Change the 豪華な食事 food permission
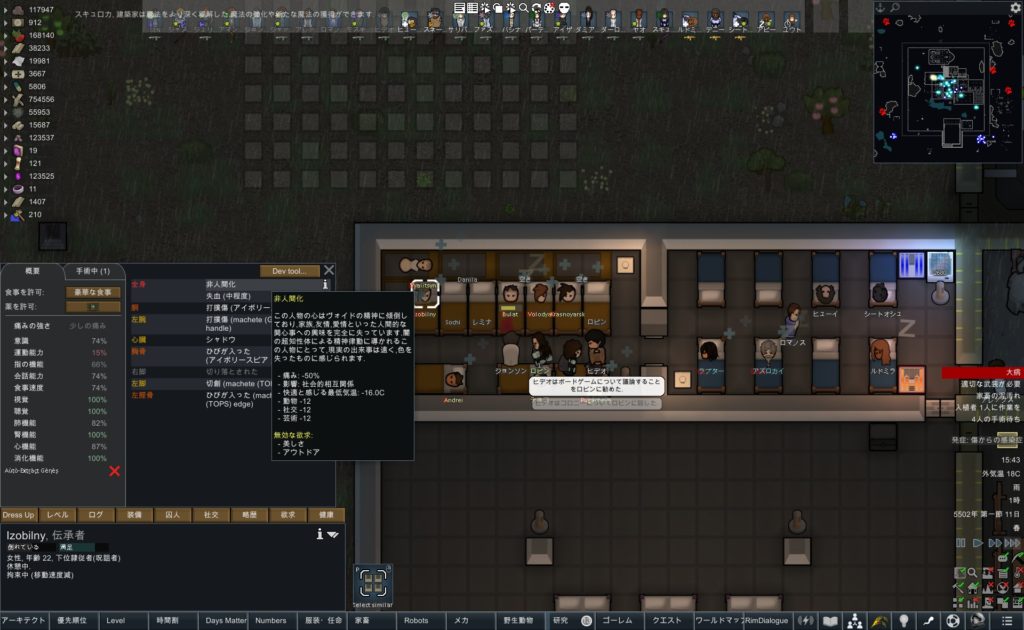This screenshot has width=1024, height=630. click(92, 292)
